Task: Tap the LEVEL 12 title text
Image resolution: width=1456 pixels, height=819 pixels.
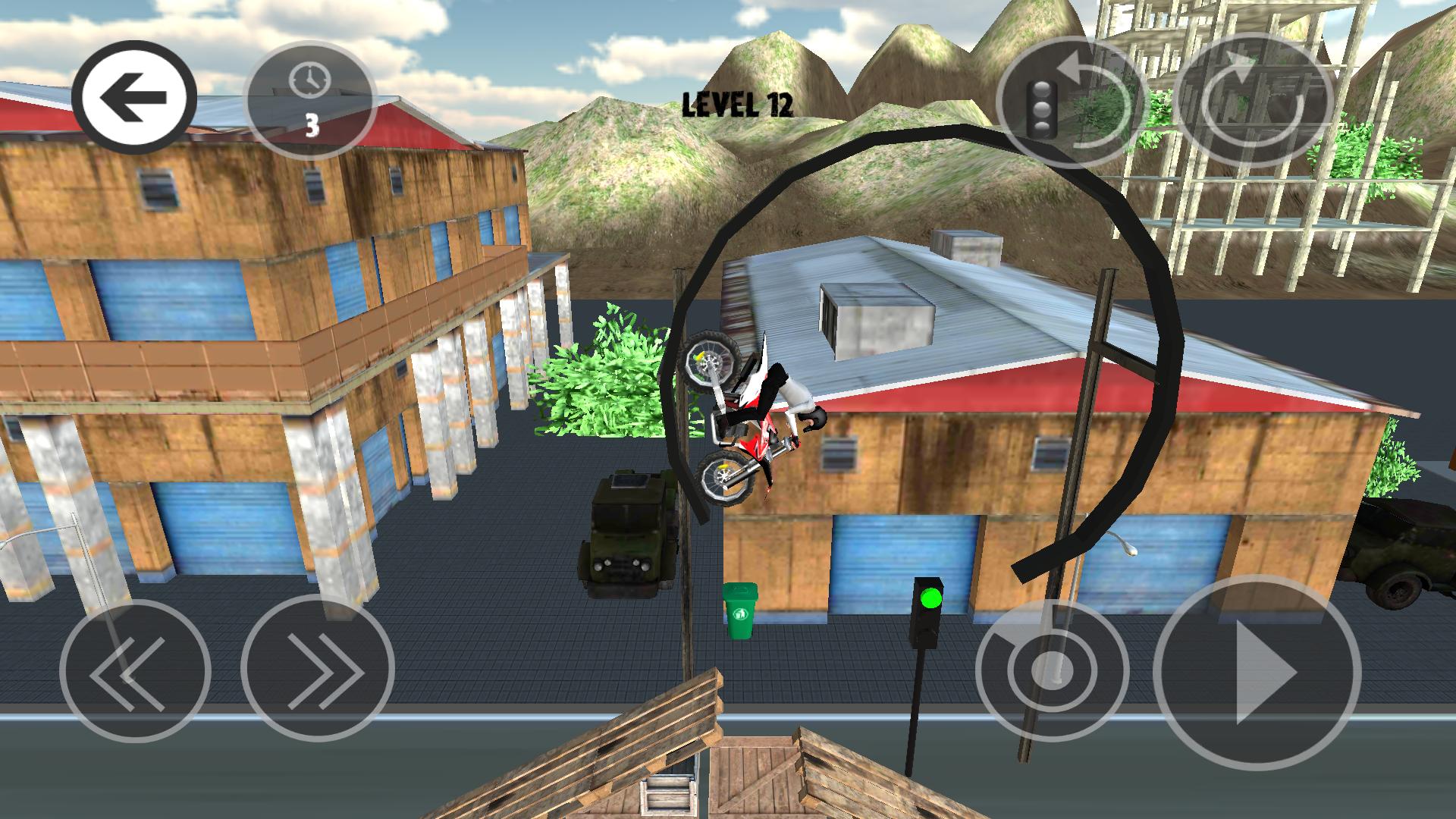Action: 737,104
